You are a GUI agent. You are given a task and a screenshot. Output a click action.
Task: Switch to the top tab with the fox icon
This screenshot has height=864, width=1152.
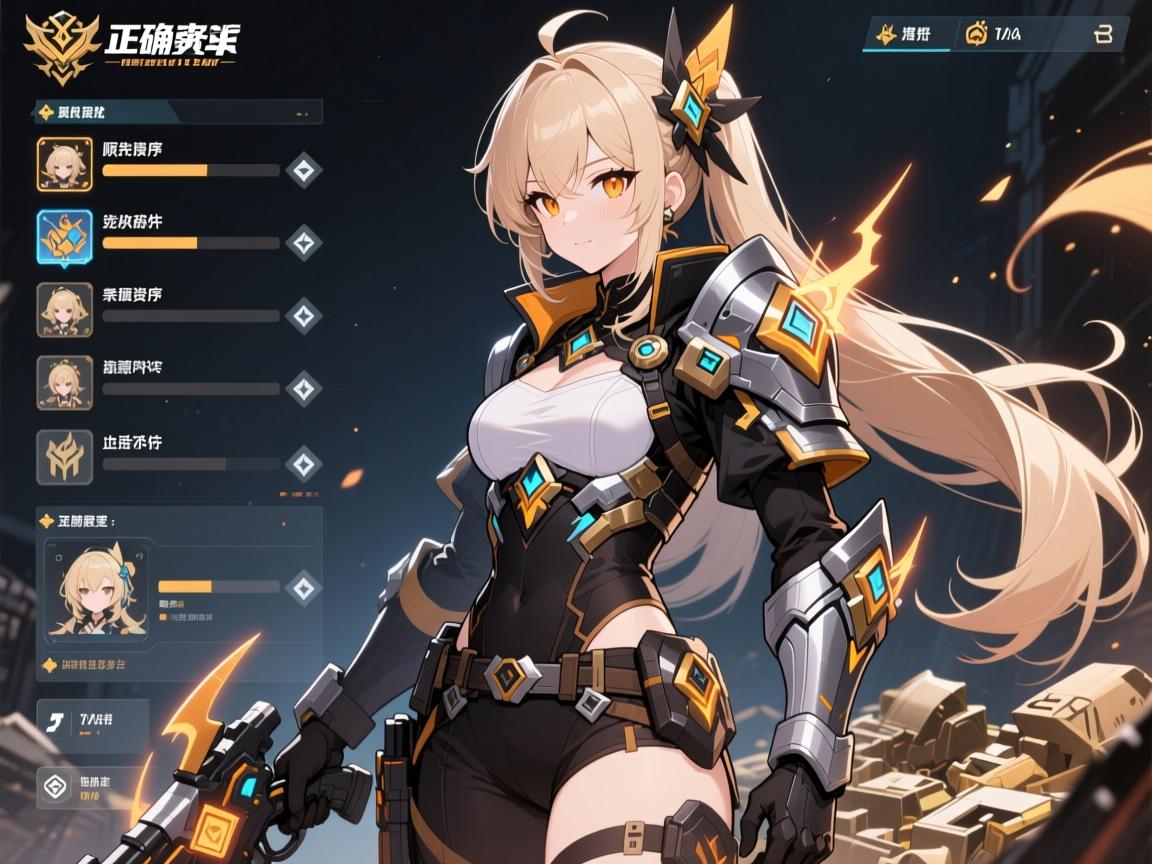pos(904,35)
